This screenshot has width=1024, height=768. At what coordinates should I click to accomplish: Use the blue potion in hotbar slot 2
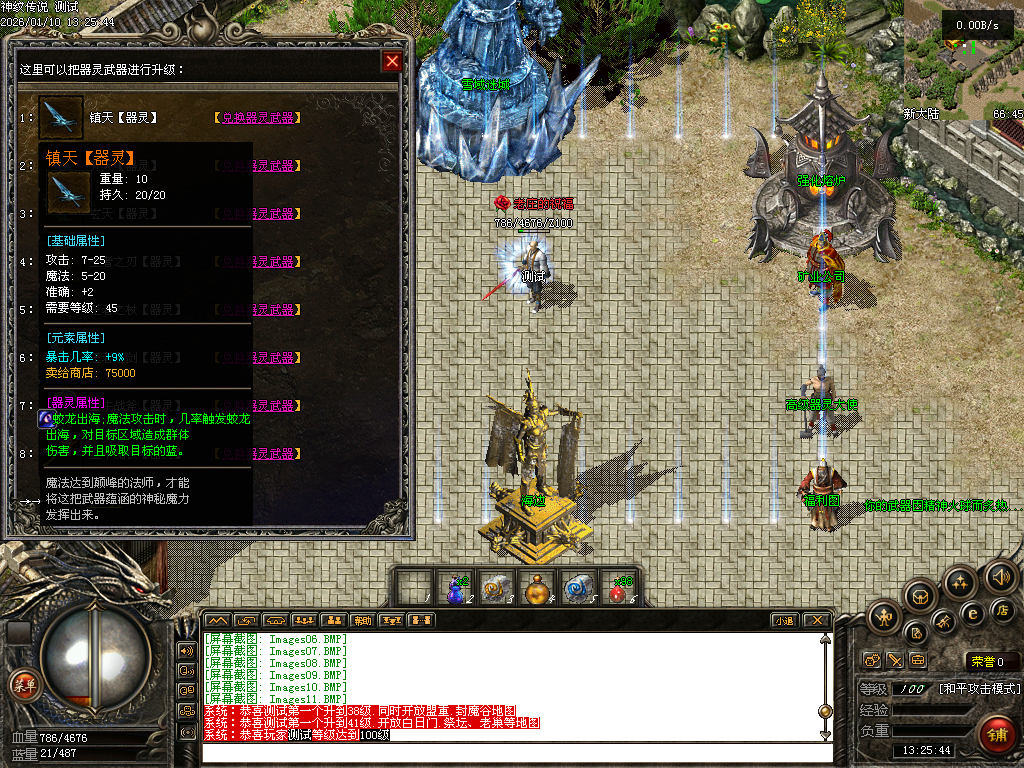[455, 589]
